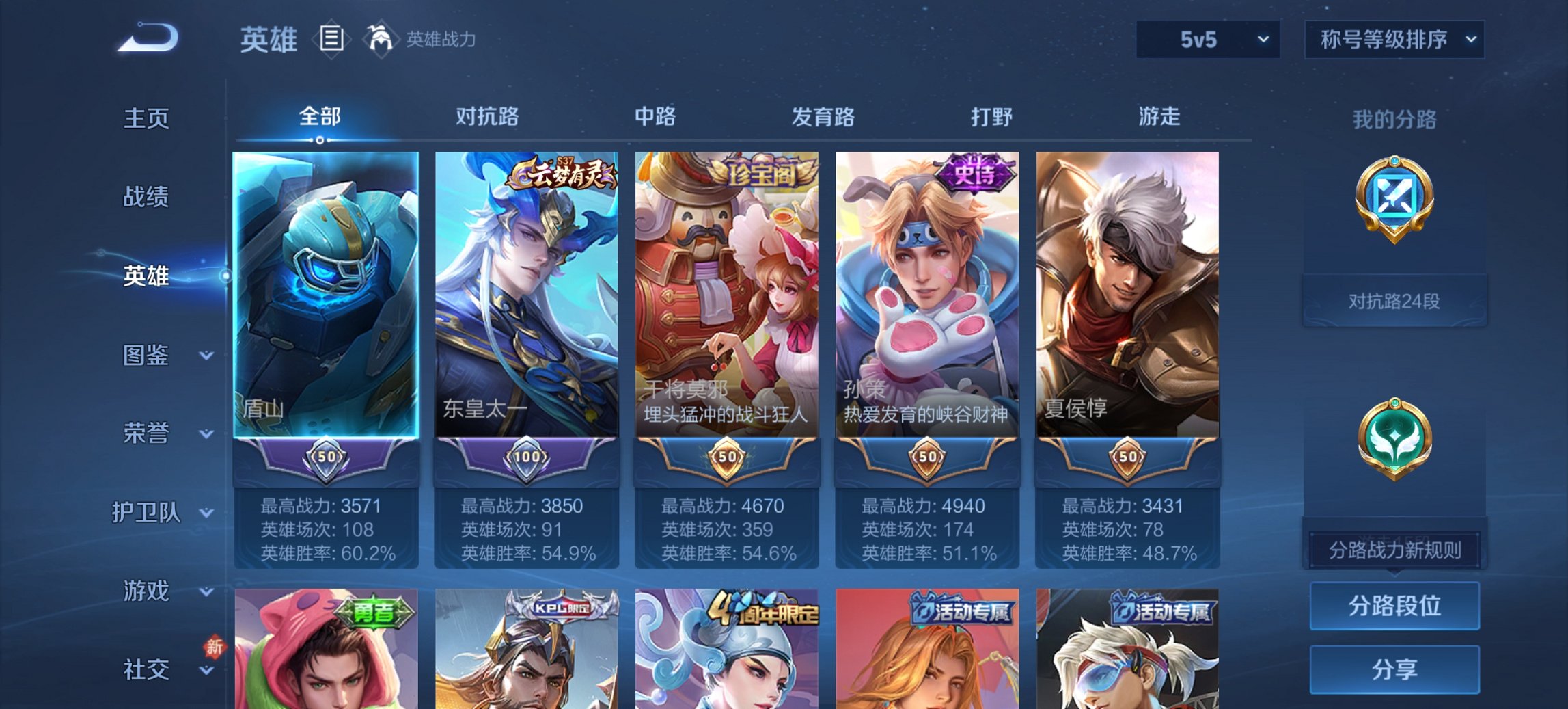Open the hero list document icon
The height and width of the screenshot is (709, 1568).
(x=331, y=40)
